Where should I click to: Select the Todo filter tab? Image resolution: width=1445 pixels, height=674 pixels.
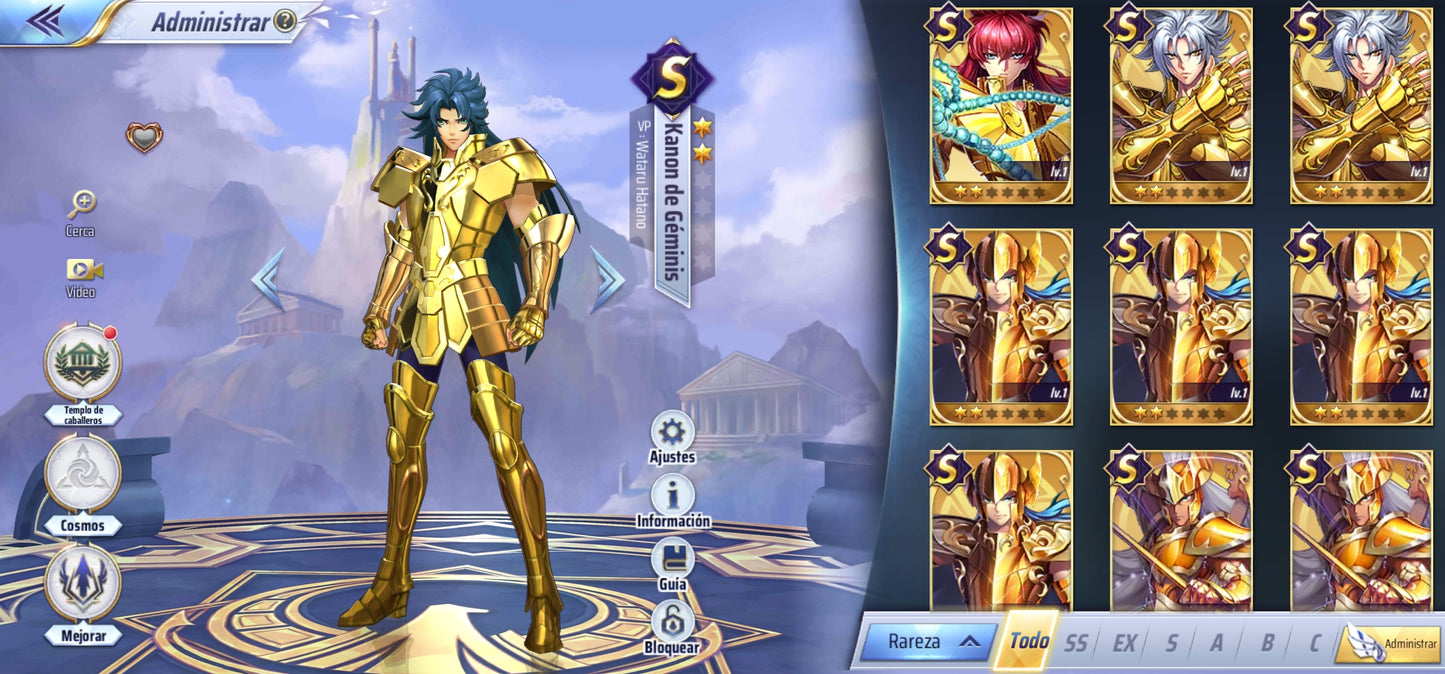pos(1028,641)
